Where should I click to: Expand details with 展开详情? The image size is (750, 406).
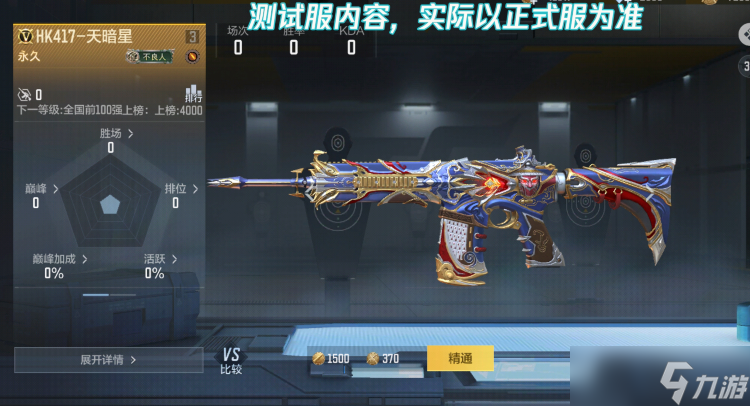pos(108,359)
